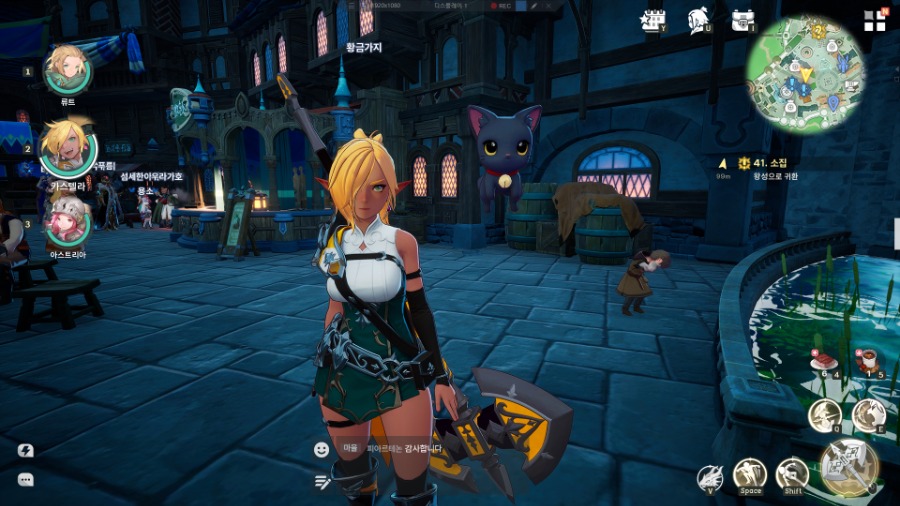Activate the dragon head ability icon
Screen dimensions: 900x506
[710, 478]
